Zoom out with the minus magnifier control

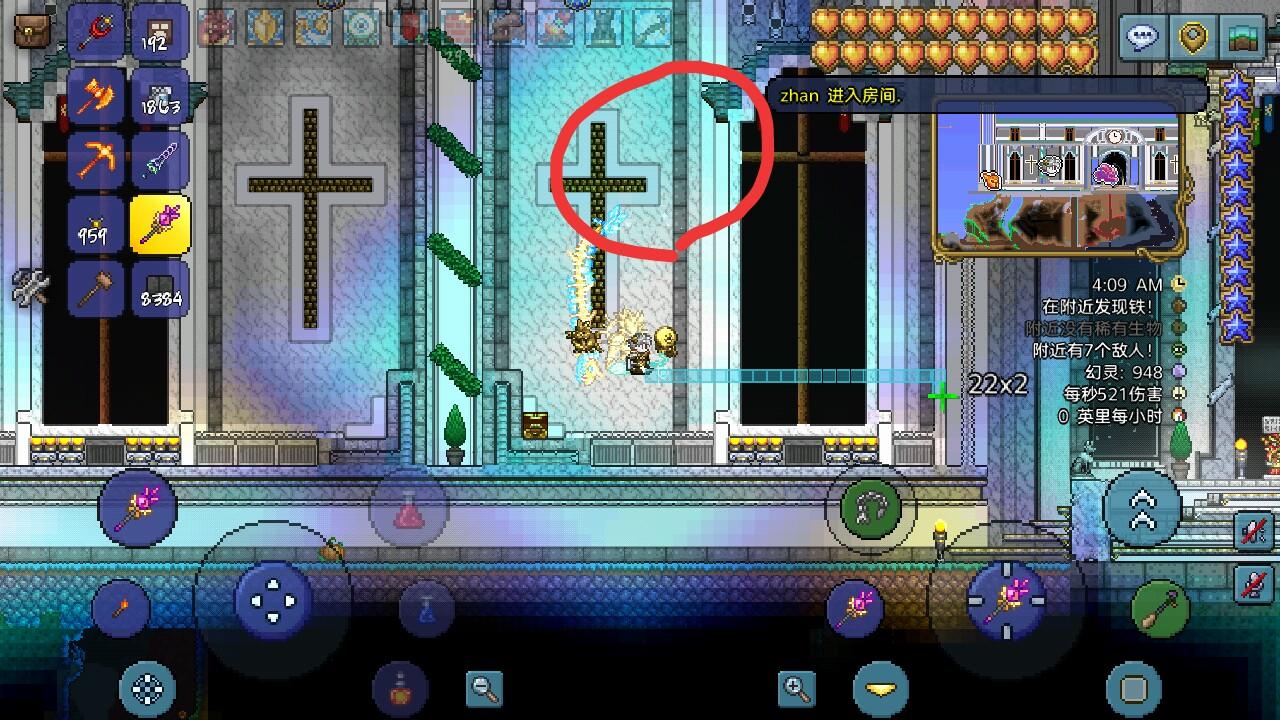click(x=483, y=690)
